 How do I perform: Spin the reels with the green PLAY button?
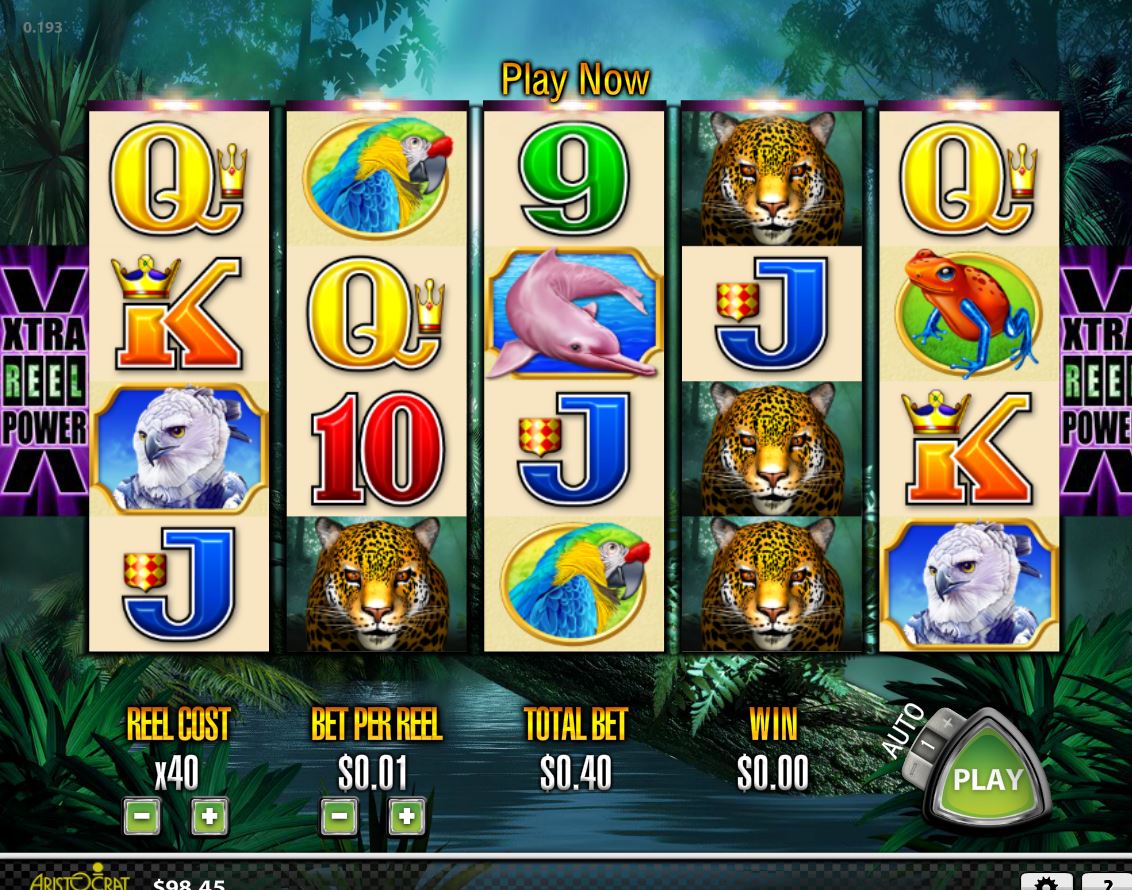click(x=987, y=780)
